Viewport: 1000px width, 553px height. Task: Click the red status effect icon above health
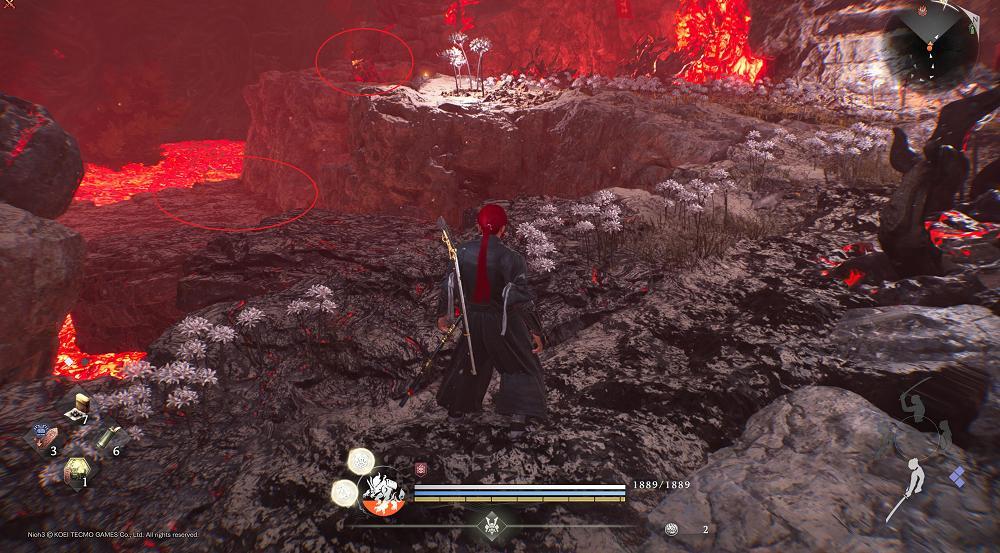click(x=419, y=470)
